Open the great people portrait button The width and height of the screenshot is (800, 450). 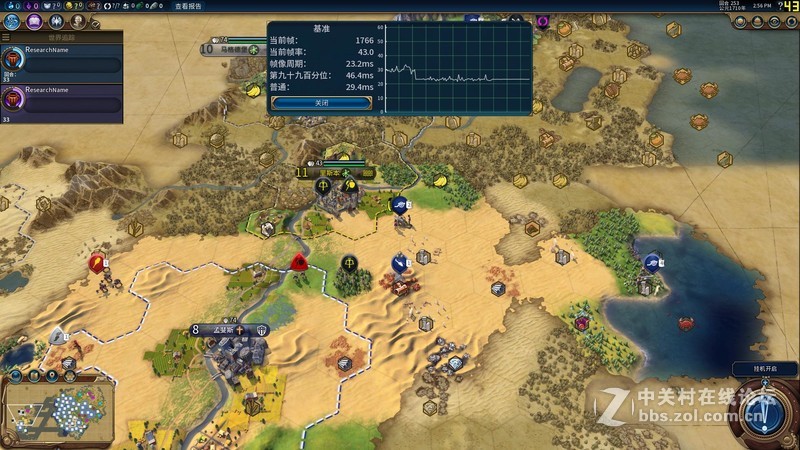[x=78, y=21]
